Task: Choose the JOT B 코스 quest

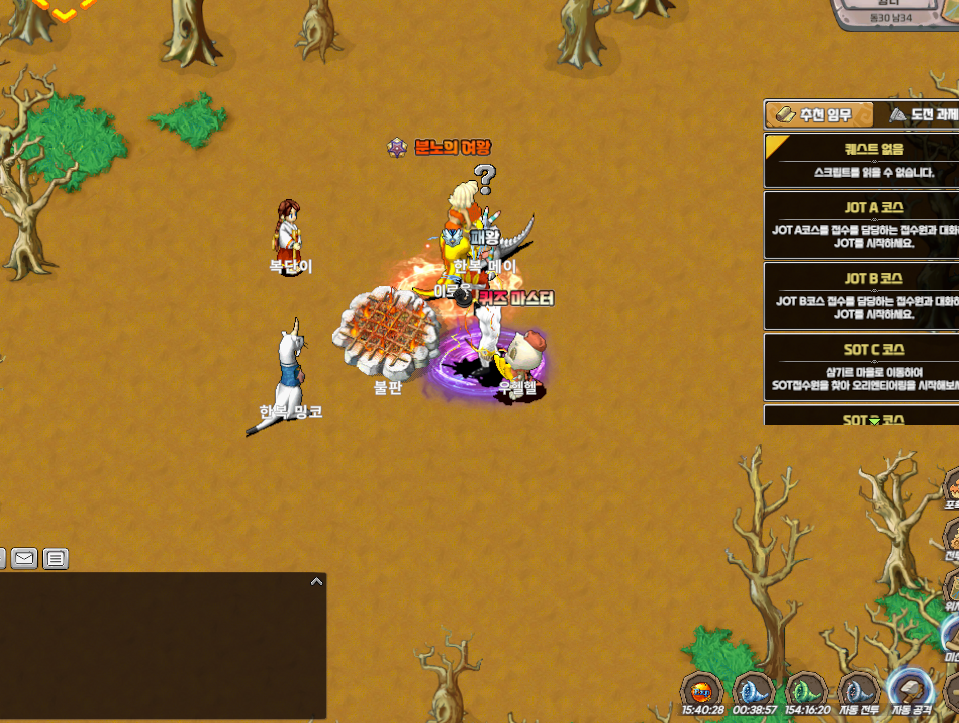Action: pyautogui.click(x=861, y=295)
